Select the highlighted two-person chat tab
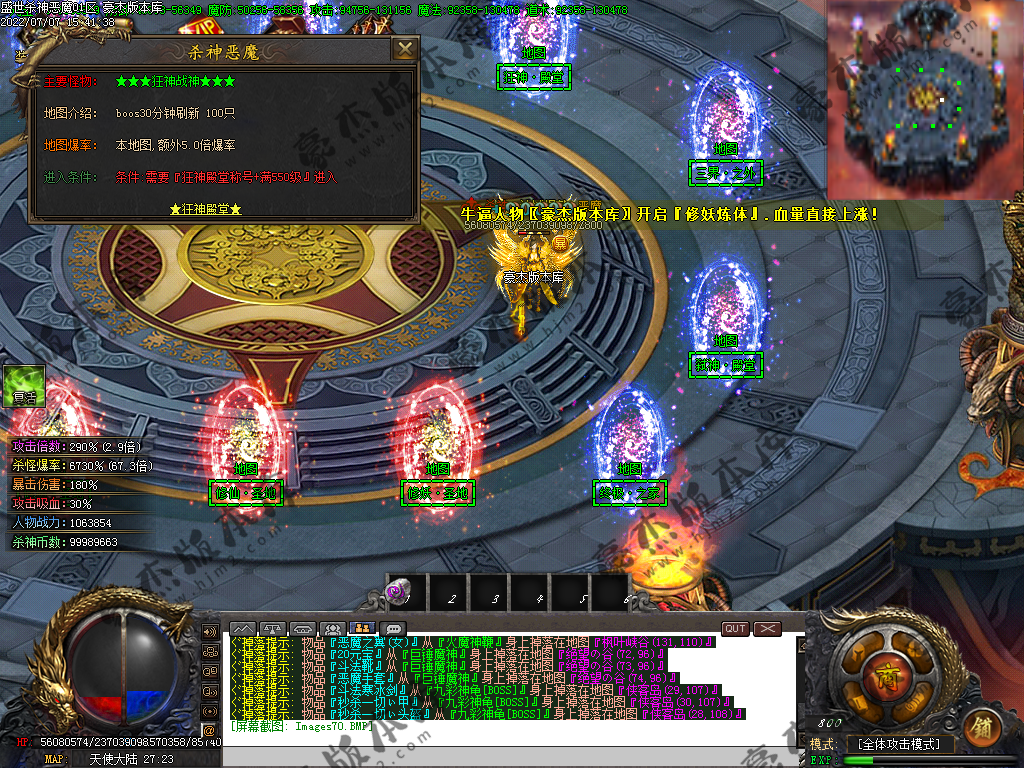Image resolution: width=1024 pixels, height=768 pixels. tap(362, 628)
